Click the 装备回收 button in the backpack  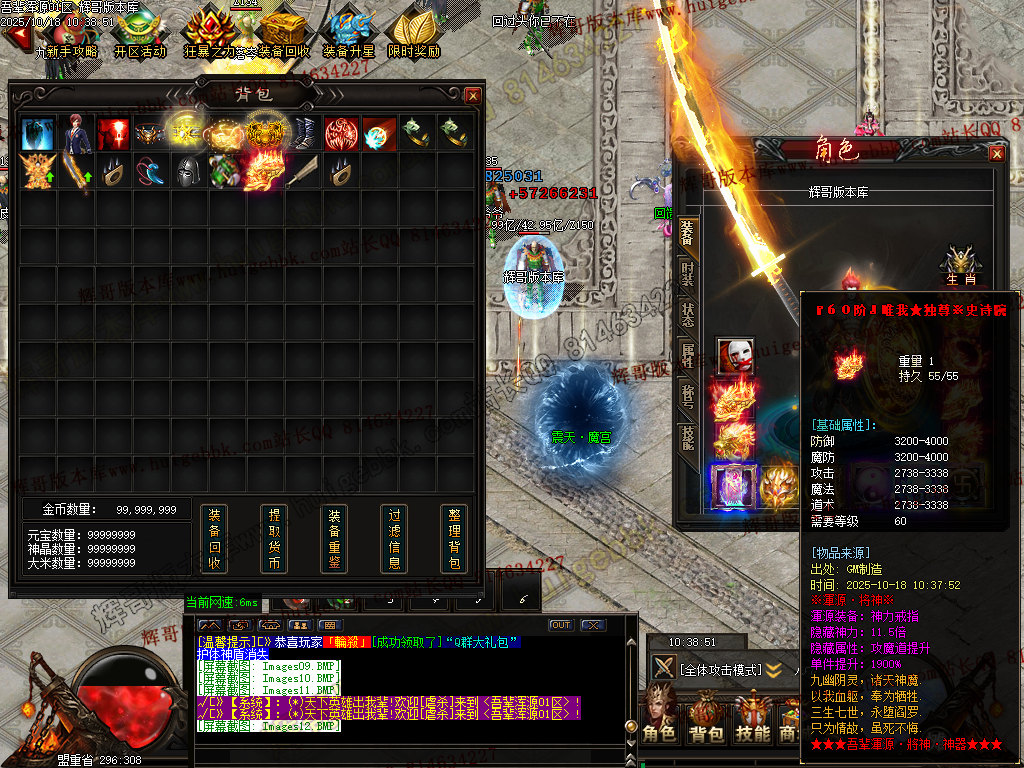214,539
